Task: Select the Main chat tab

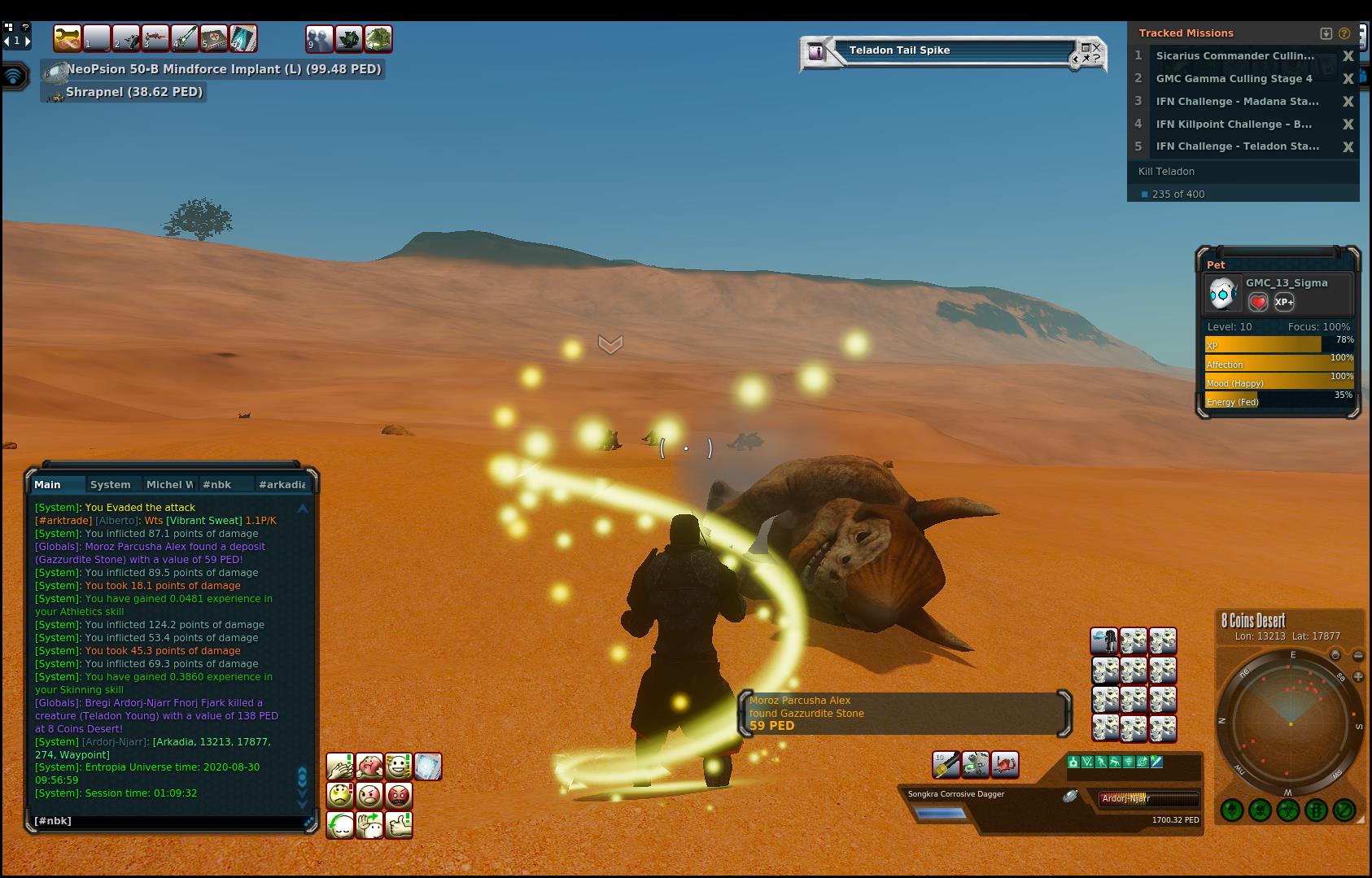Action: tap(47, 484)
